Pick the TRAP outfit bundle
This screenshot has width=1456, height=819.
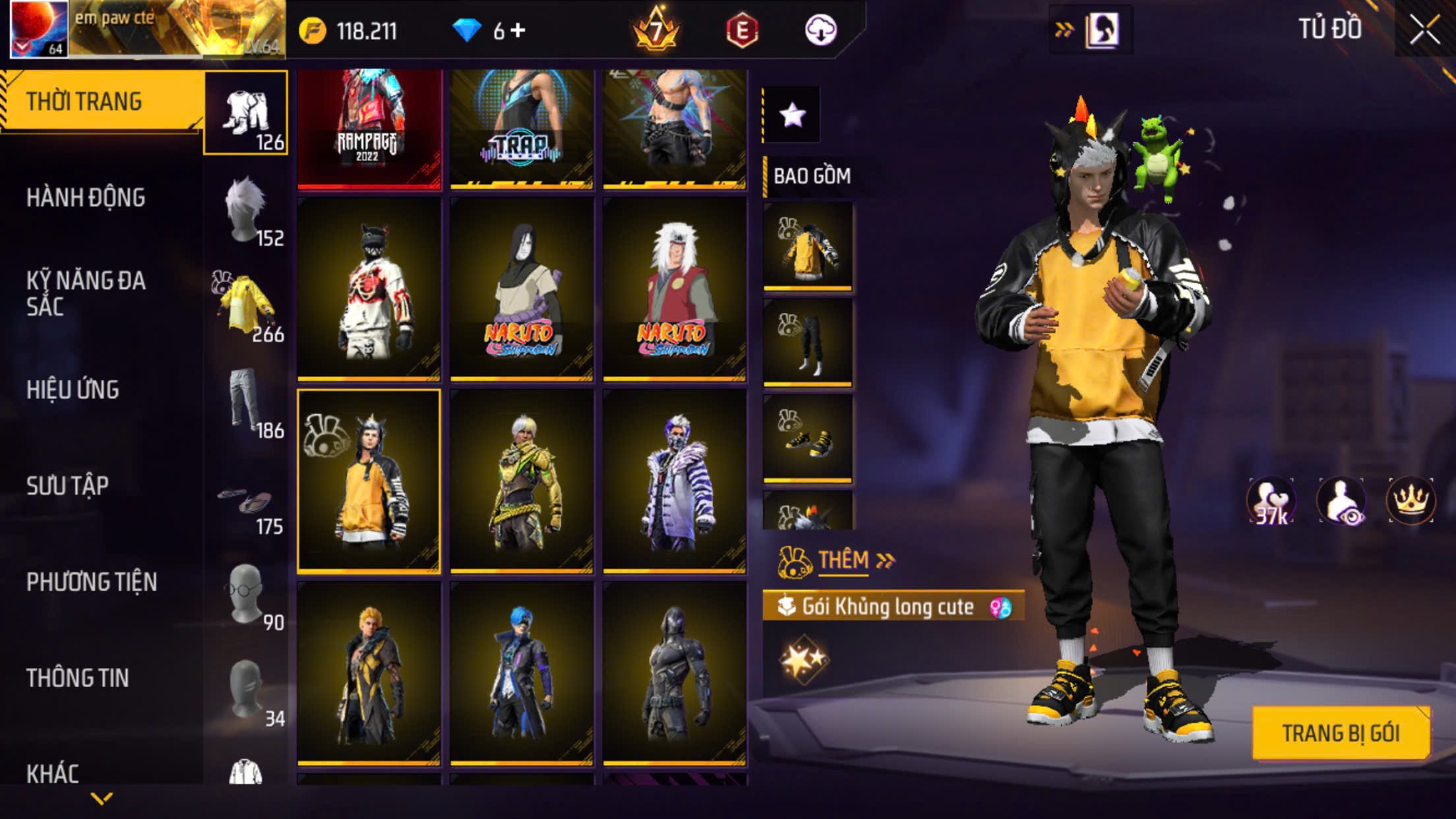click(x=522, y=129)
